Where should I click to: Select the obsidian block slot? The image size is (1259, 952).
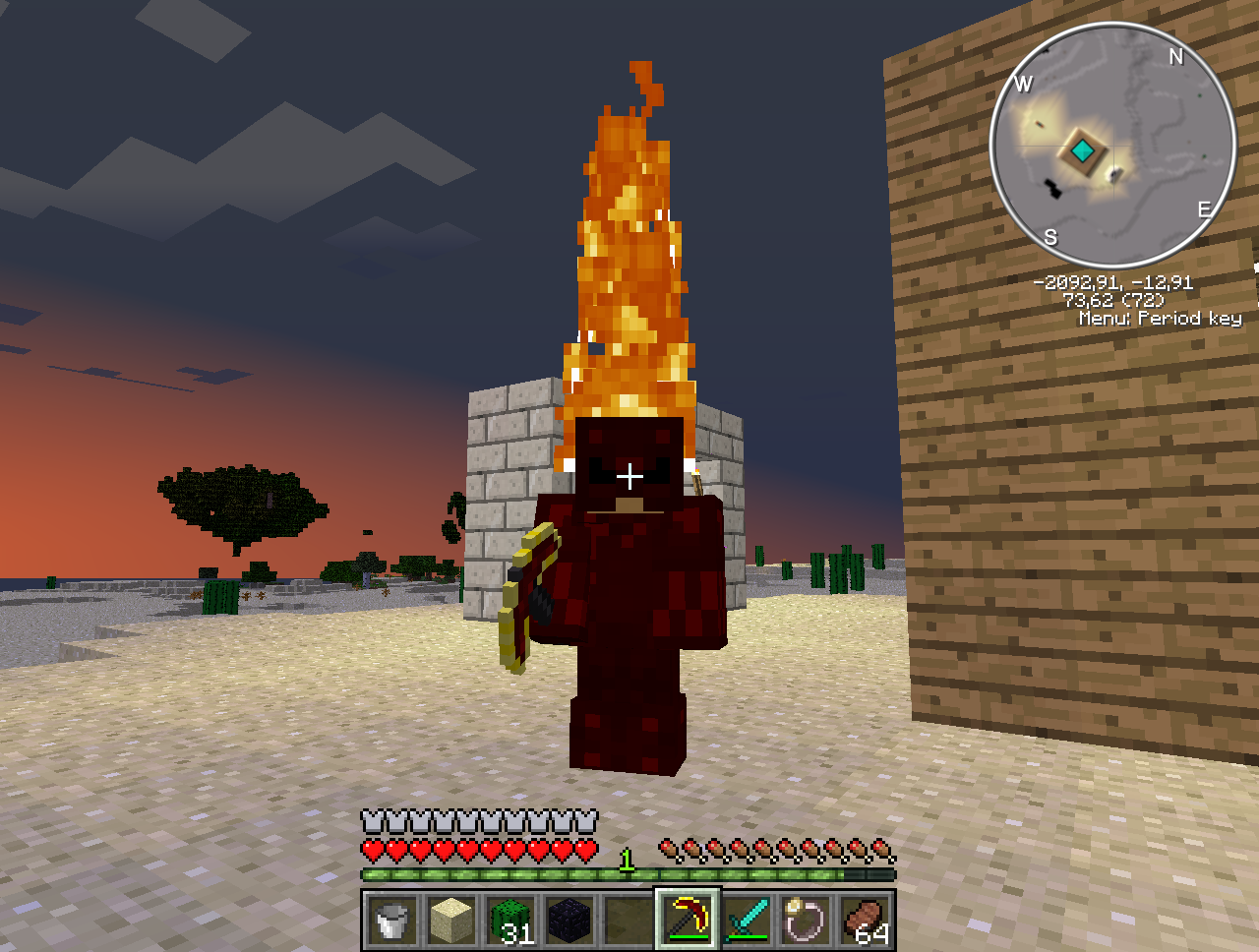coord(570,921)
